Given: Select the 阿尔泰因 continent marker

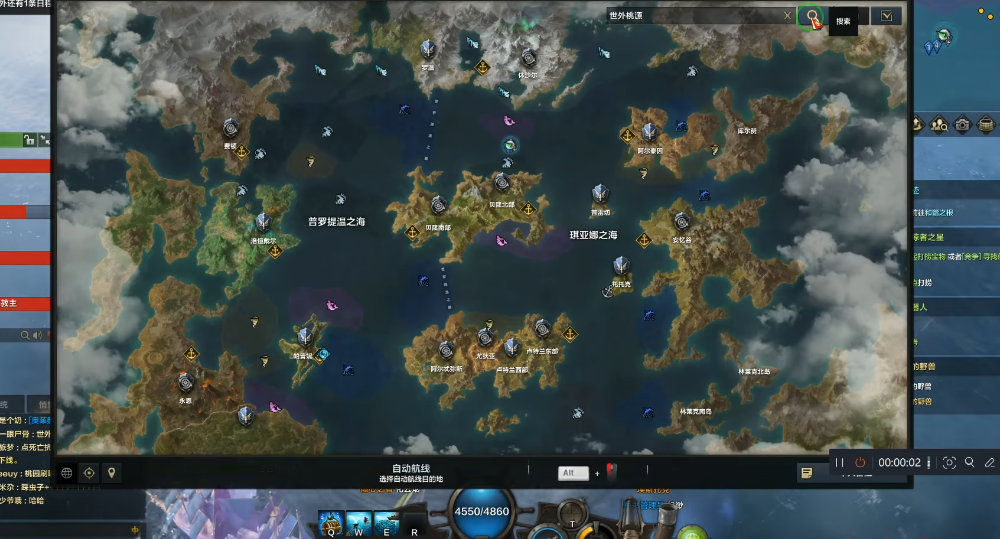Looking at the screenshot, I should [650, 132].
